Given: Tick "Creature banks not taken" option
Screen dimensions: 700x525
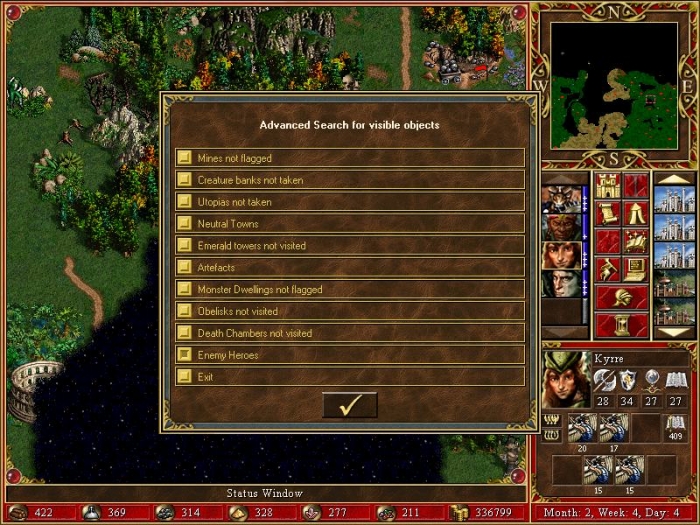Looking at the screenshot, I should coord(184,180).
